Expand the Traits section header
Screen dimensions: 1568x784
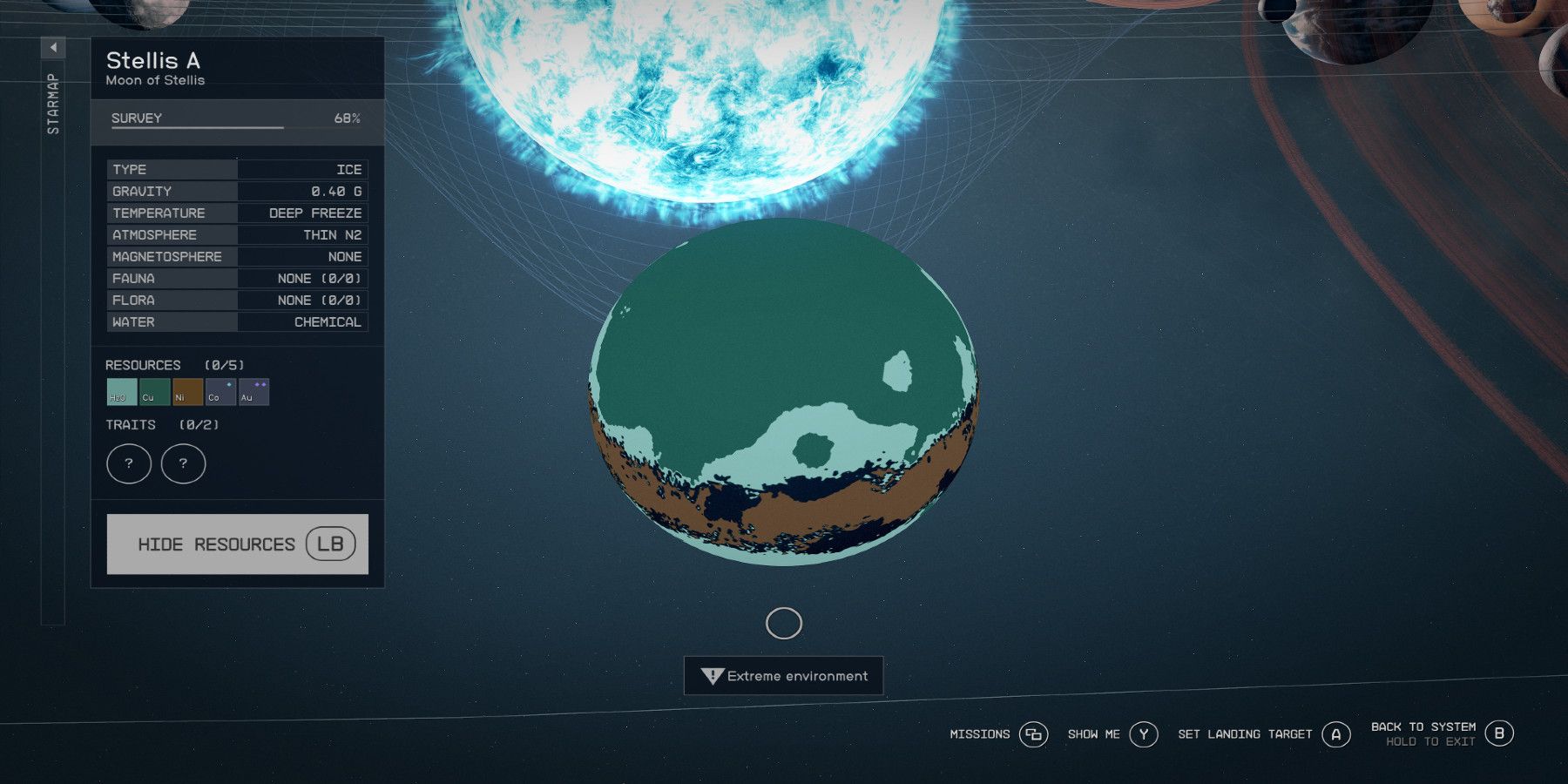[x=131, y=425]
